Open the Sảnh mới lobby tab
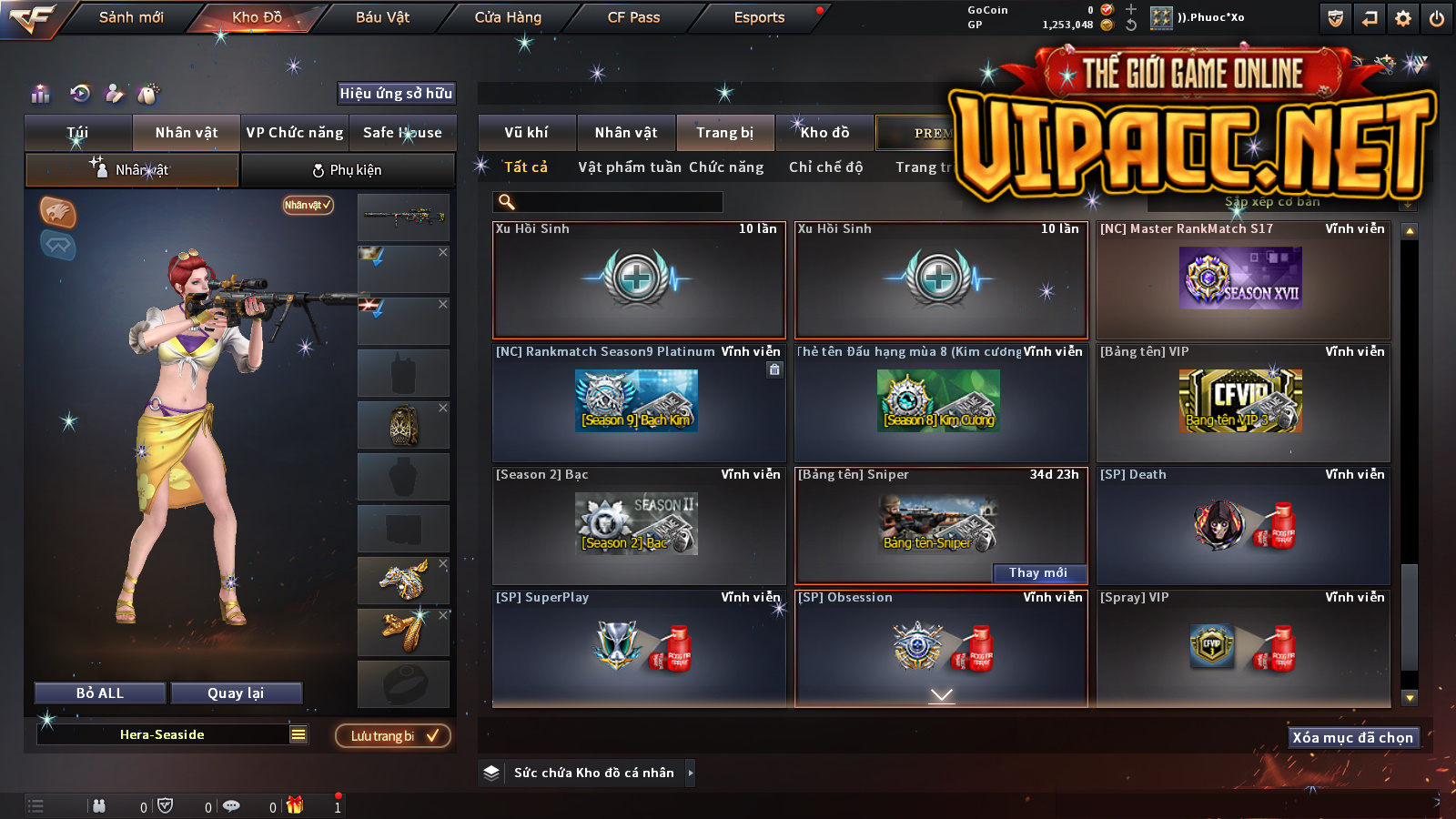This screenshot has width=1456, height=819. 131,17
